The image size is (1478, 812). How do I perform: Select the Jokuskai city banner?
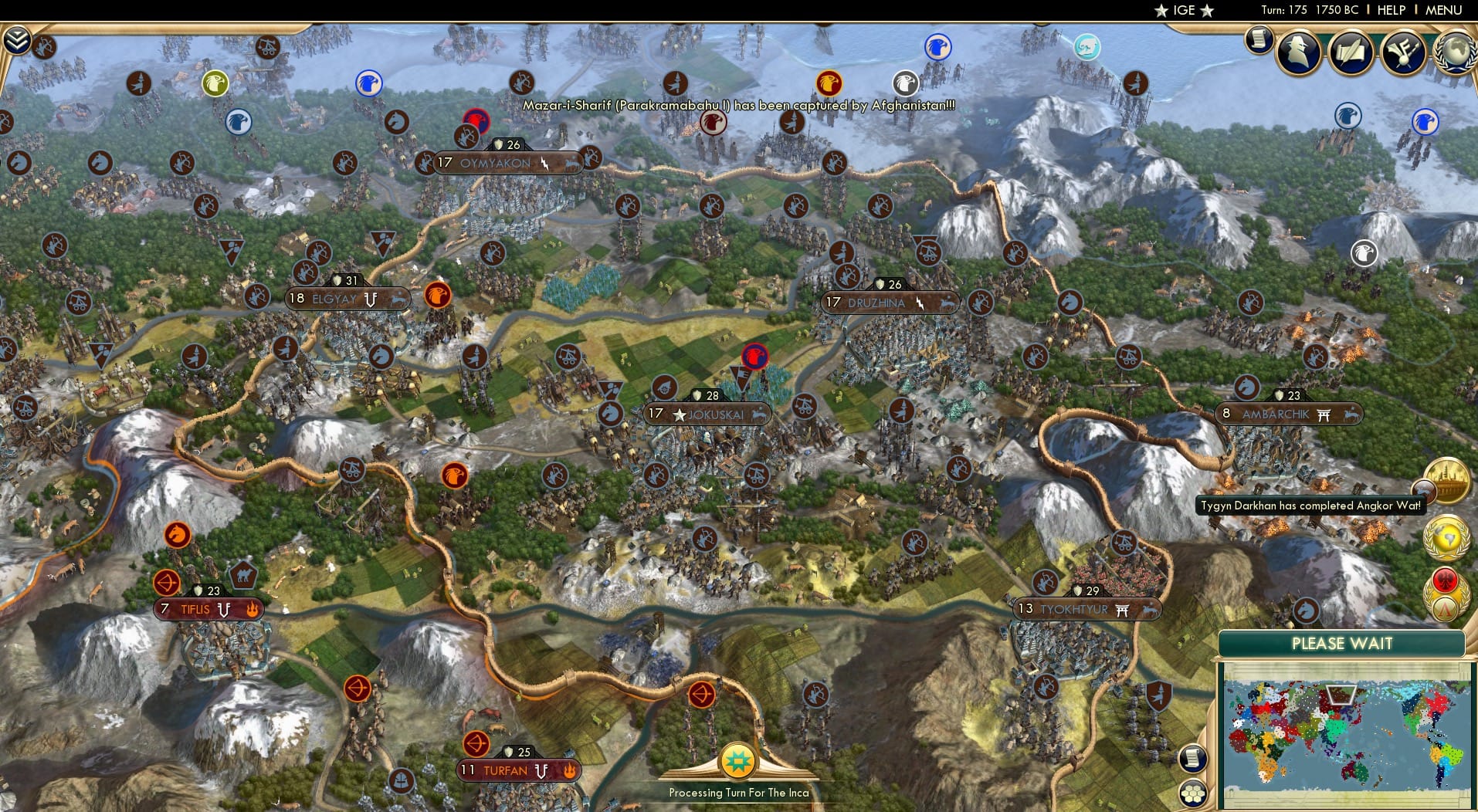click(x=708, y=414)
